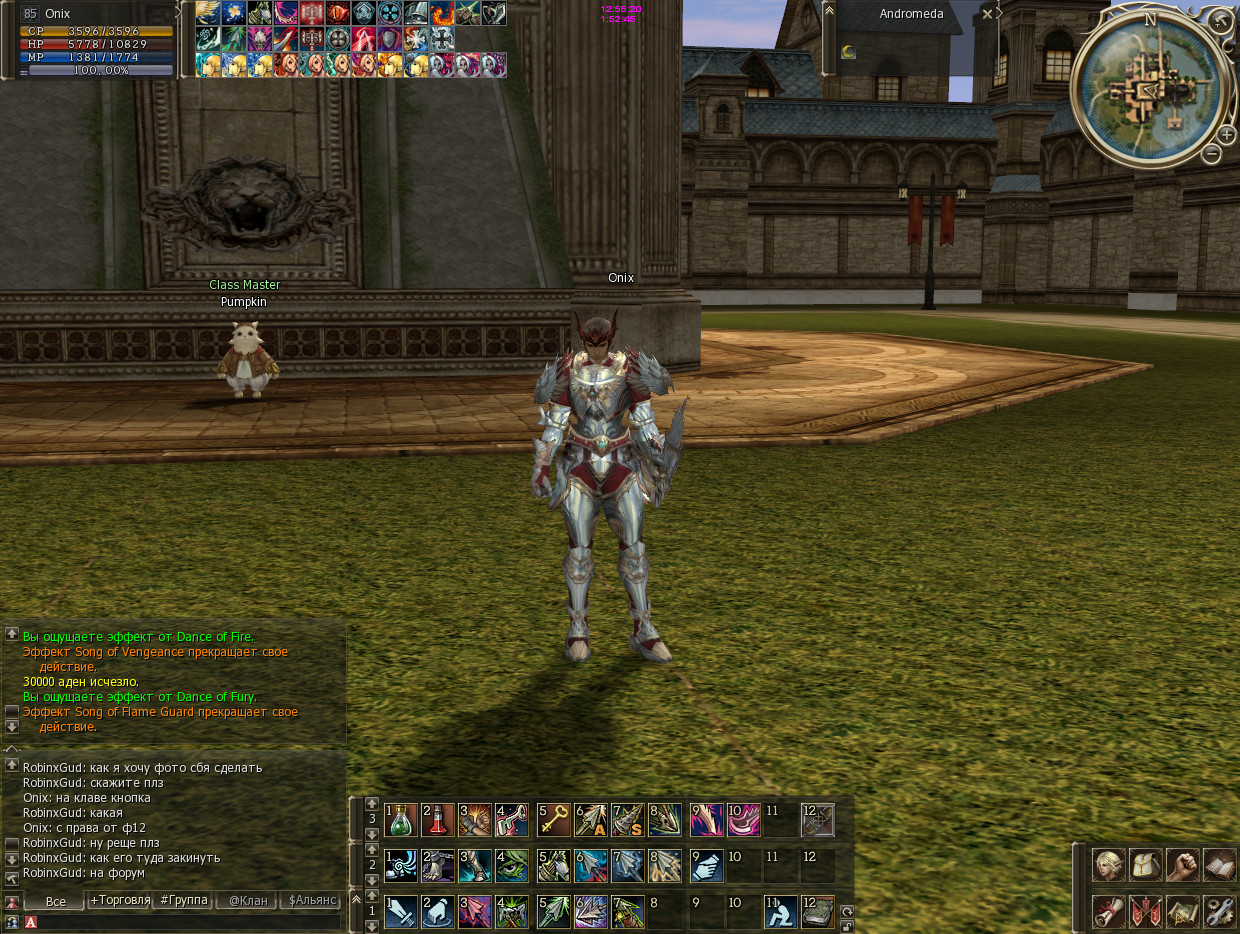Open the skills book icon
The image size is (1240, 934).
click(x=1220, y=864)
